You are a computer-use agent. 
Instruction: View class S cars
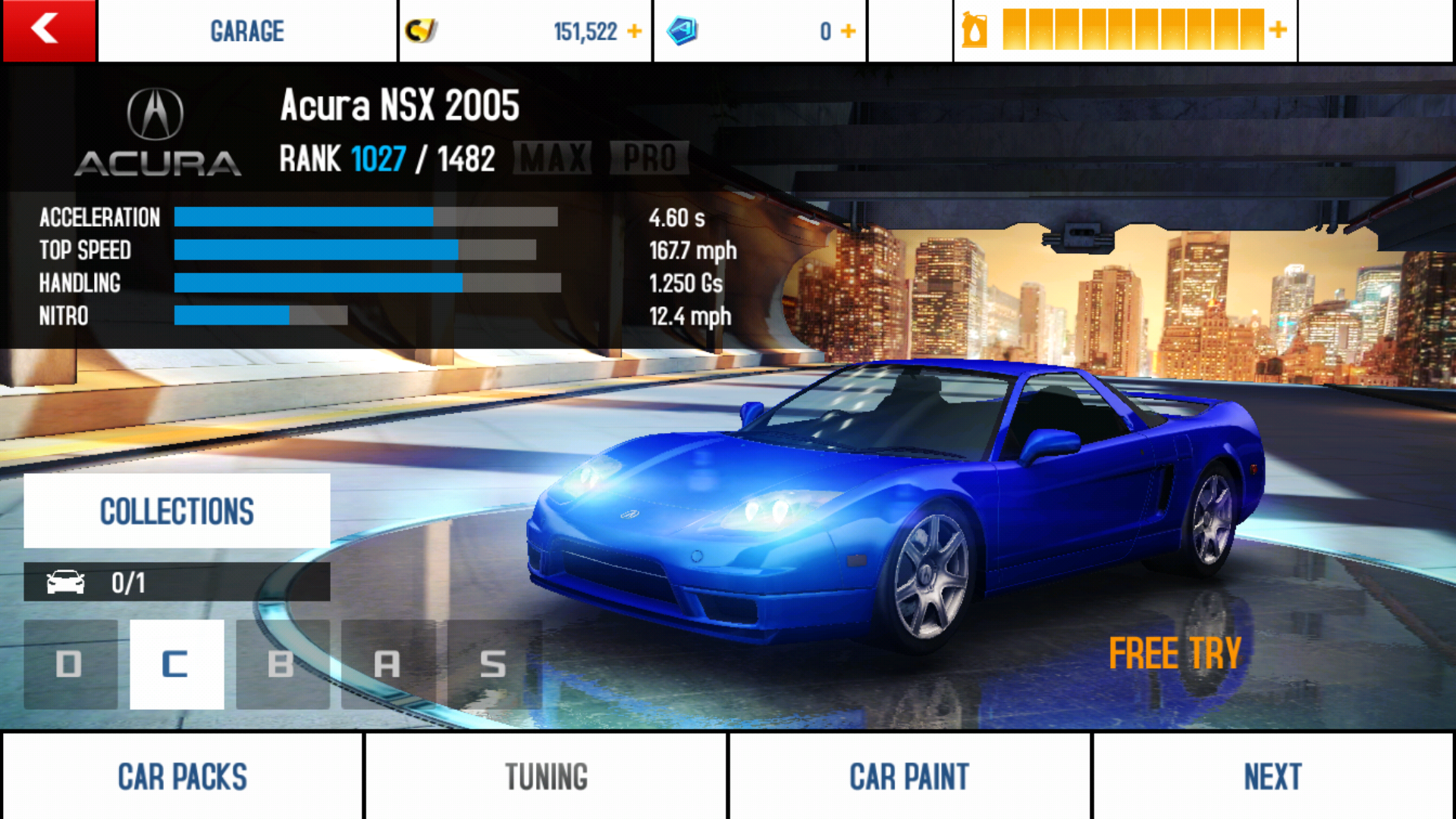coord(494,664)
